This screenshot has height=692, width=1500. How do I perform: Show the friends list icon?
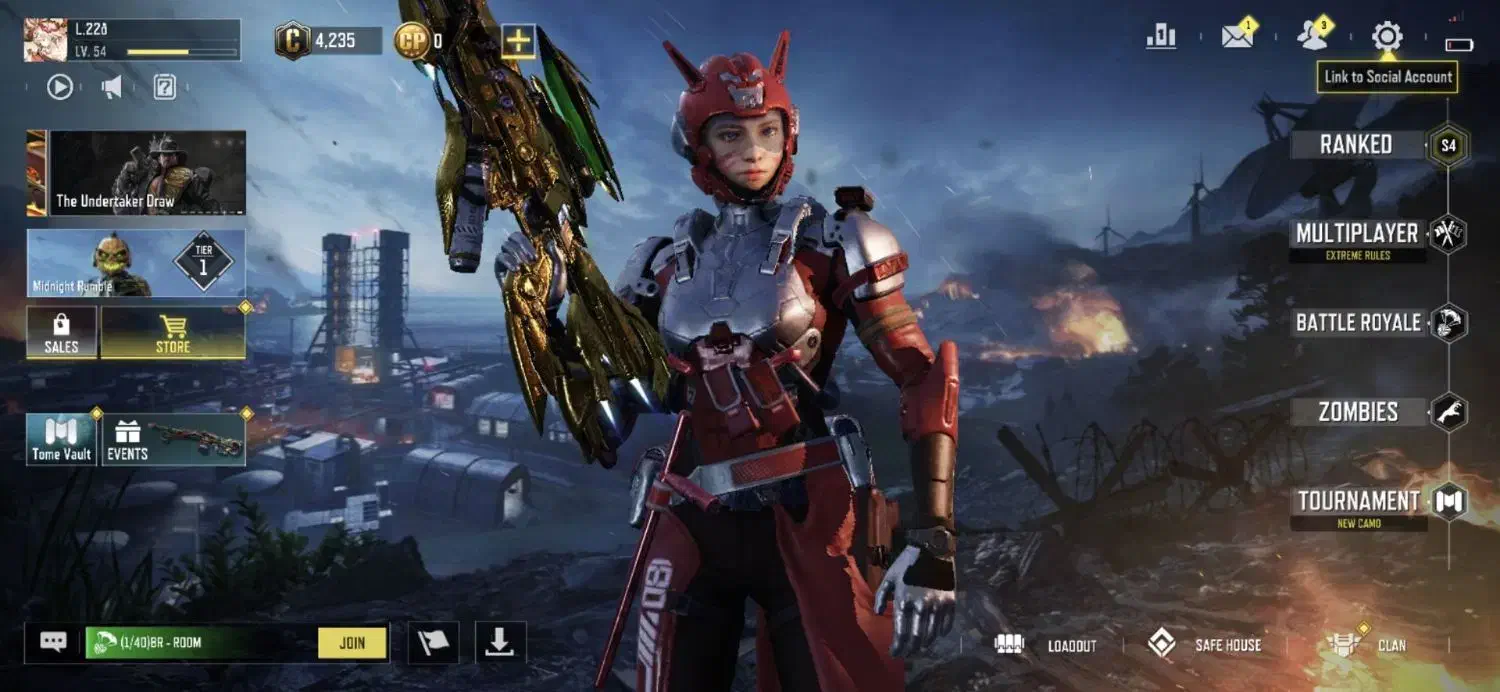point(1312,37)
